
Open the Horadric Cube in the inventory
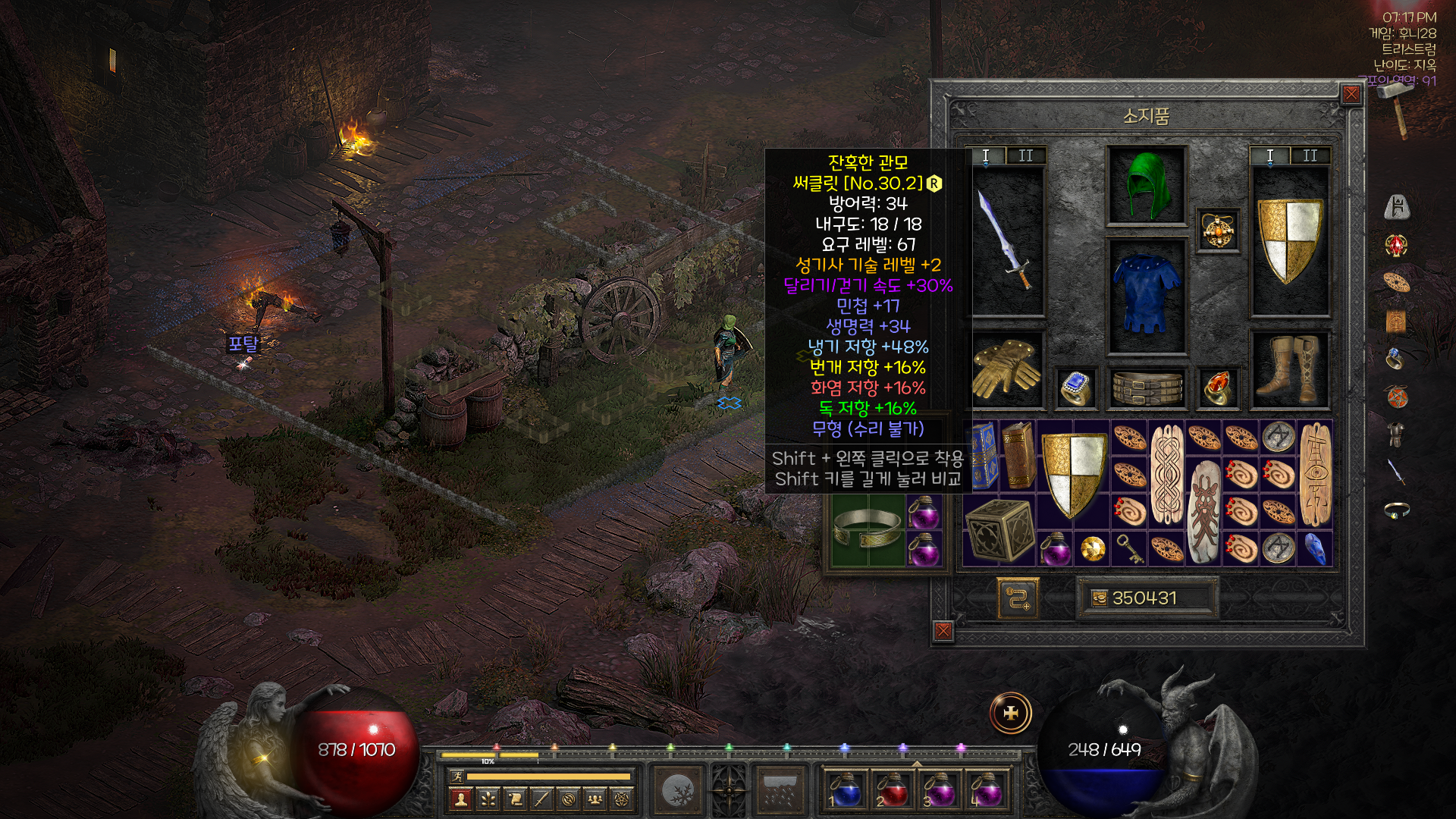point(999,530)
